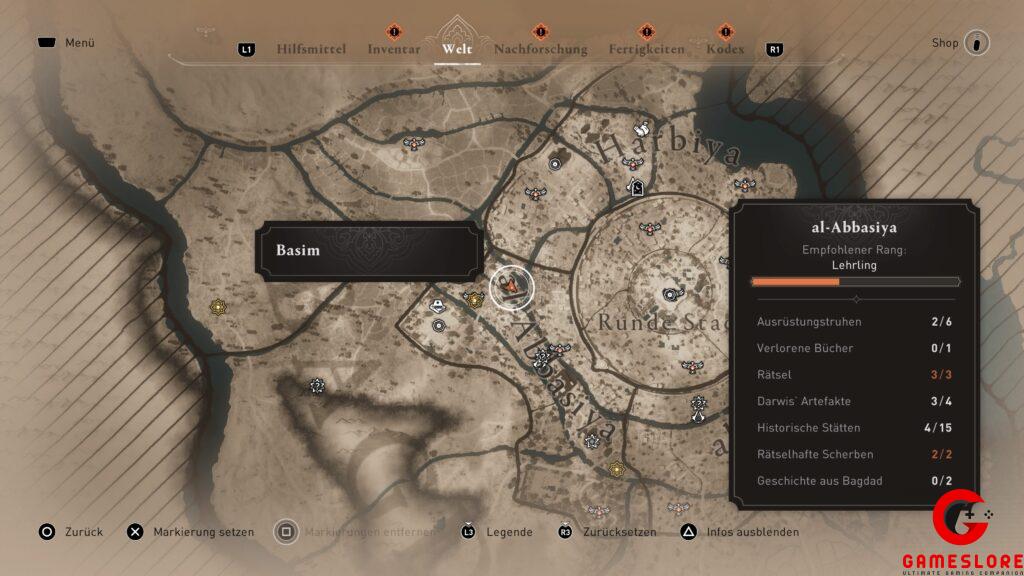1024x576 pixels.
Task: Select the Welt tab
Action: coord(457,48)
